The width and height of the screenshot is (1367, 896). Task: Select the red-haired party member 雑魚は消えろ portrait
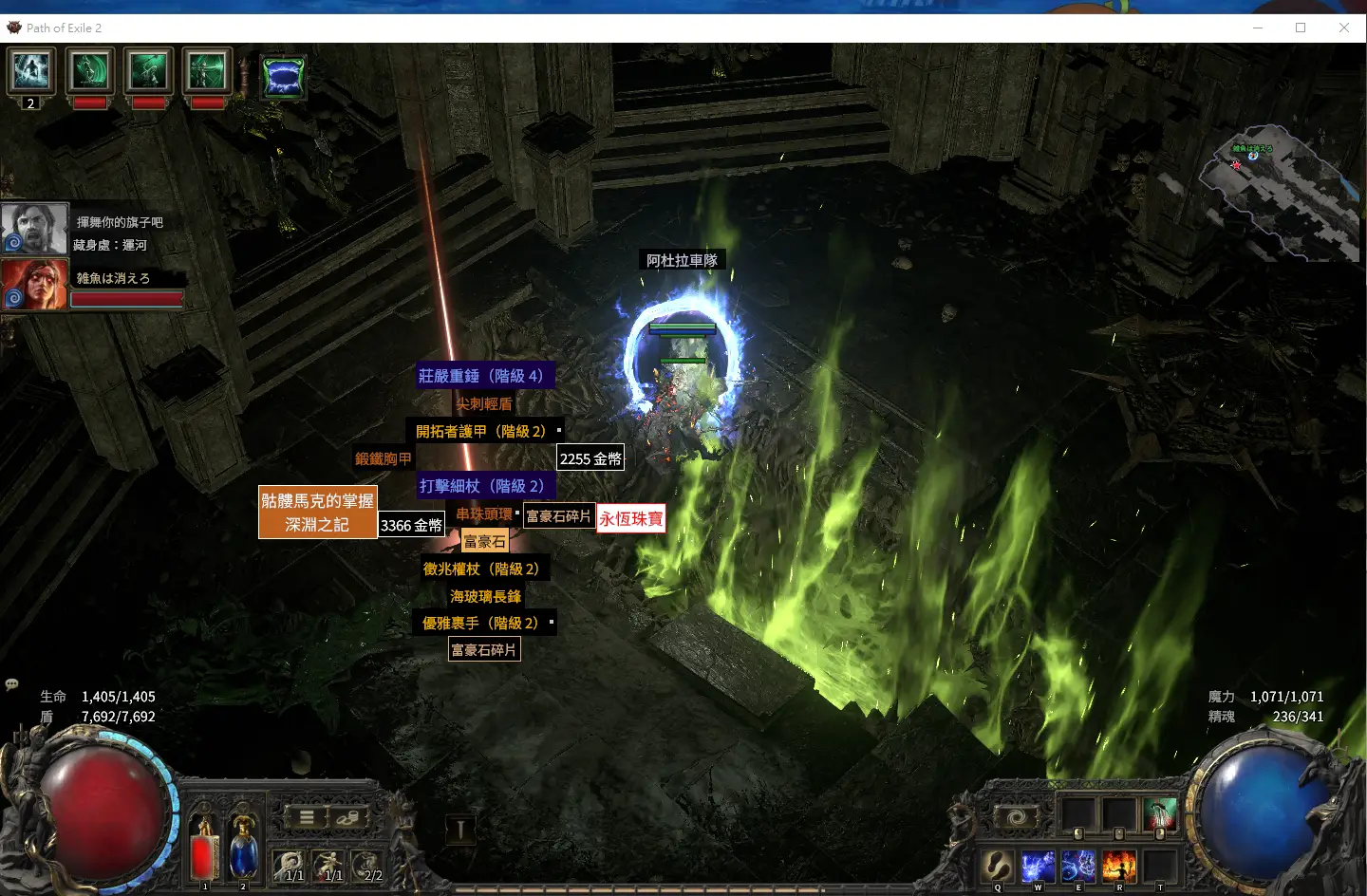pyautogui.click(x=34, y=284)
